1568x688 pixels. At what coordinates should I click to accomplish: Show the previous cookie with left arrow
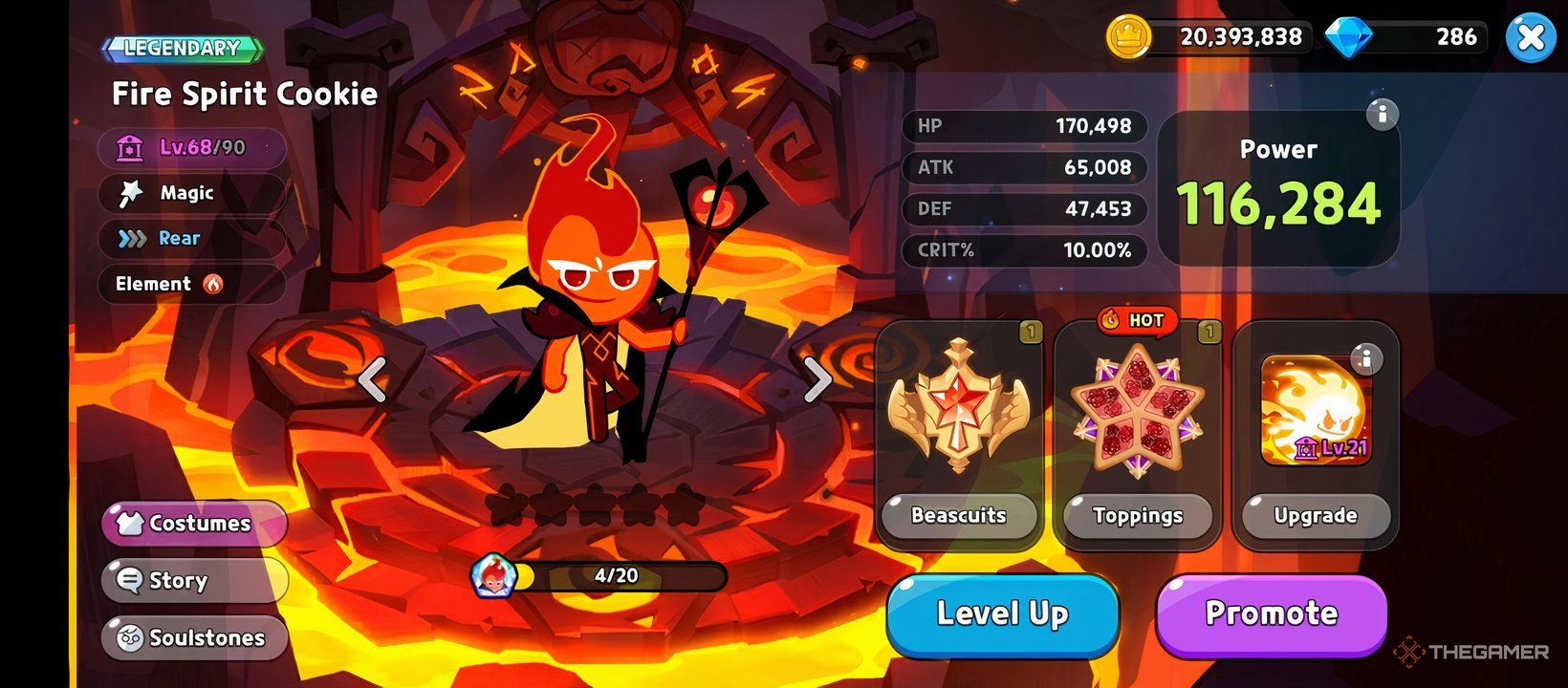point(372,379)
